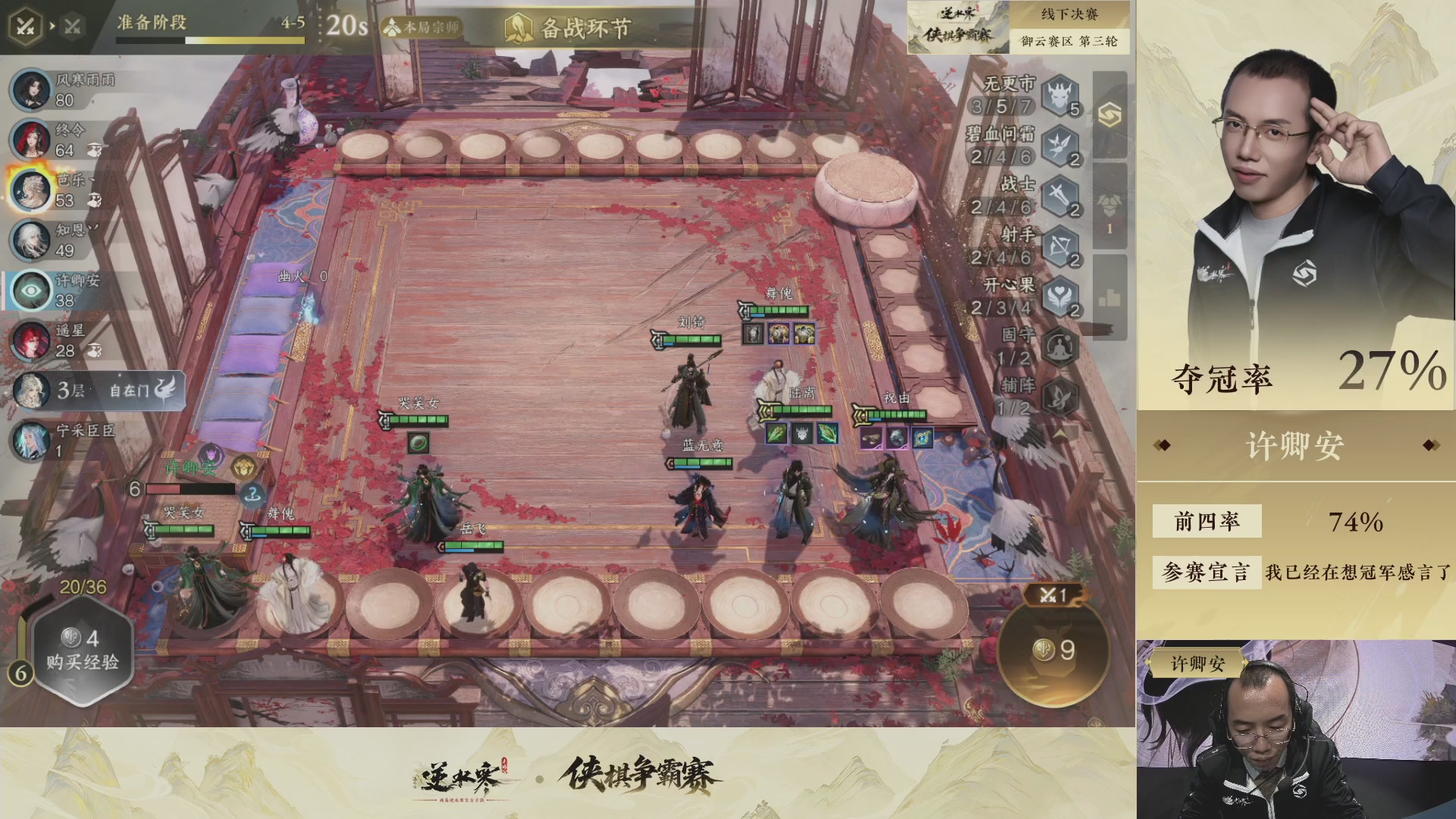Expand the chevron between battle phase icons
This screenshot has height=819, width=1456.
pos(52,24)
